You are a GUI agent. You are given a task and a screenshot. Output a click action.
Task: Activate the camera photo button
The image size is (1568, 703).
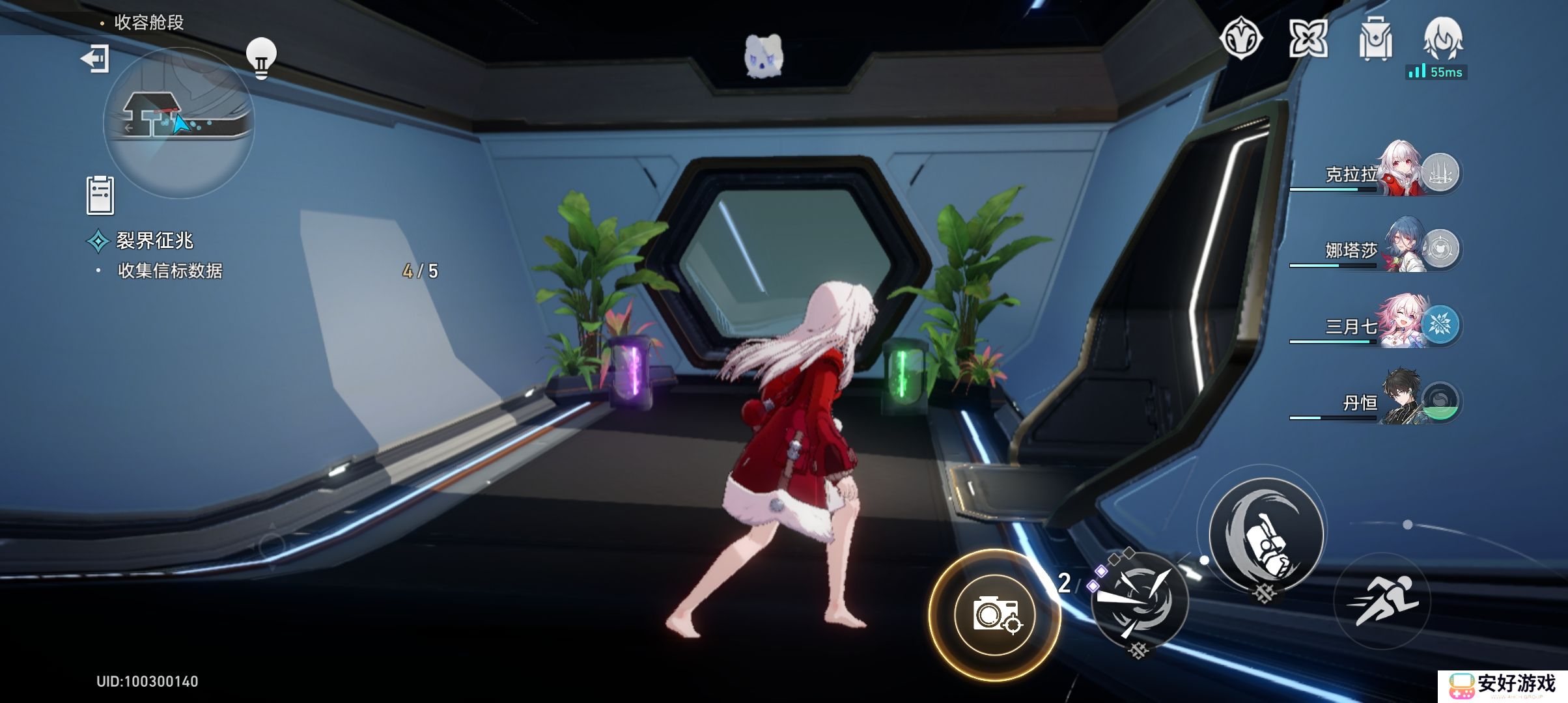click(x=994, y=614)
